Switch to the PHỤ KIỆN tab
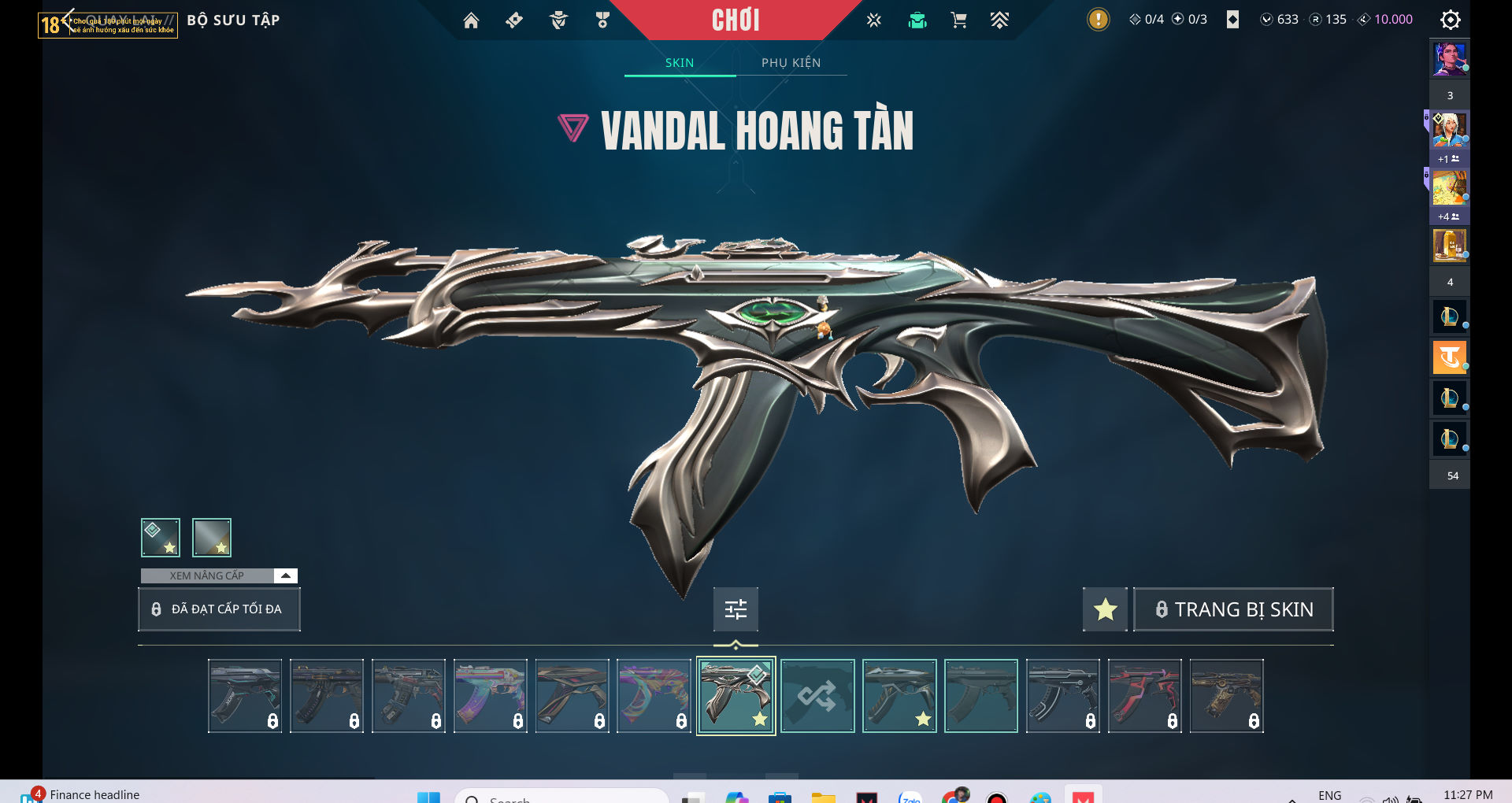The width and height of the screenshot is (1512, 803). [791, 63]
